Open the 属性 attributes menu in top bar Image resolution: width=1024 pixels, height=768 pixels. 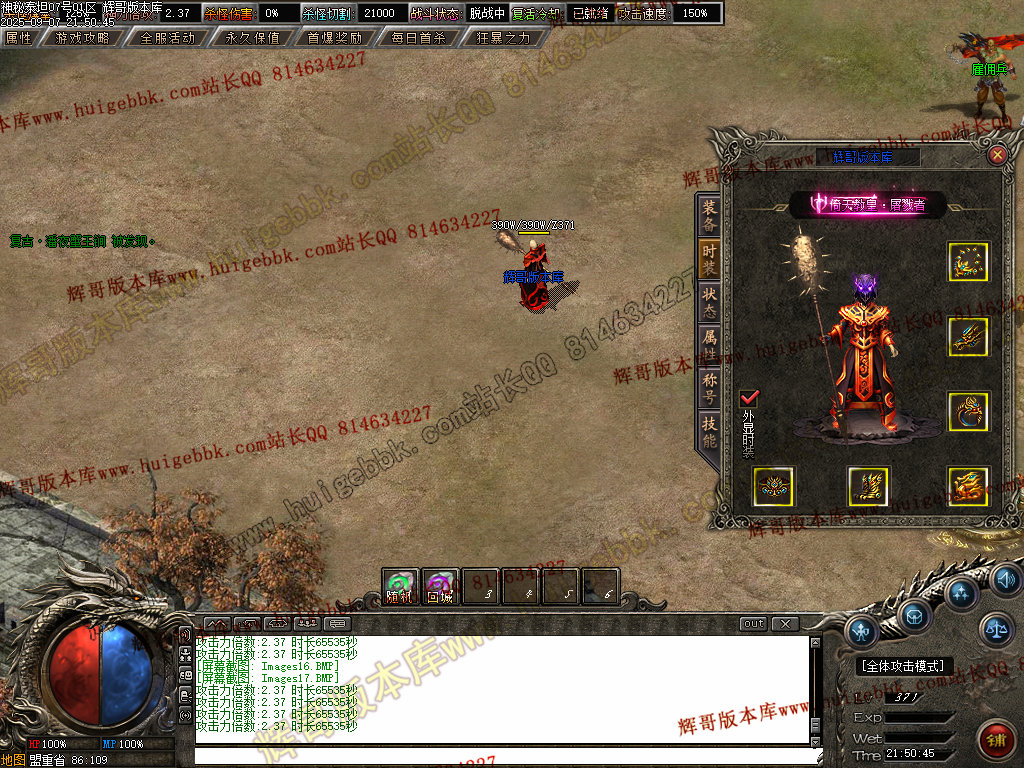(19, 38)
